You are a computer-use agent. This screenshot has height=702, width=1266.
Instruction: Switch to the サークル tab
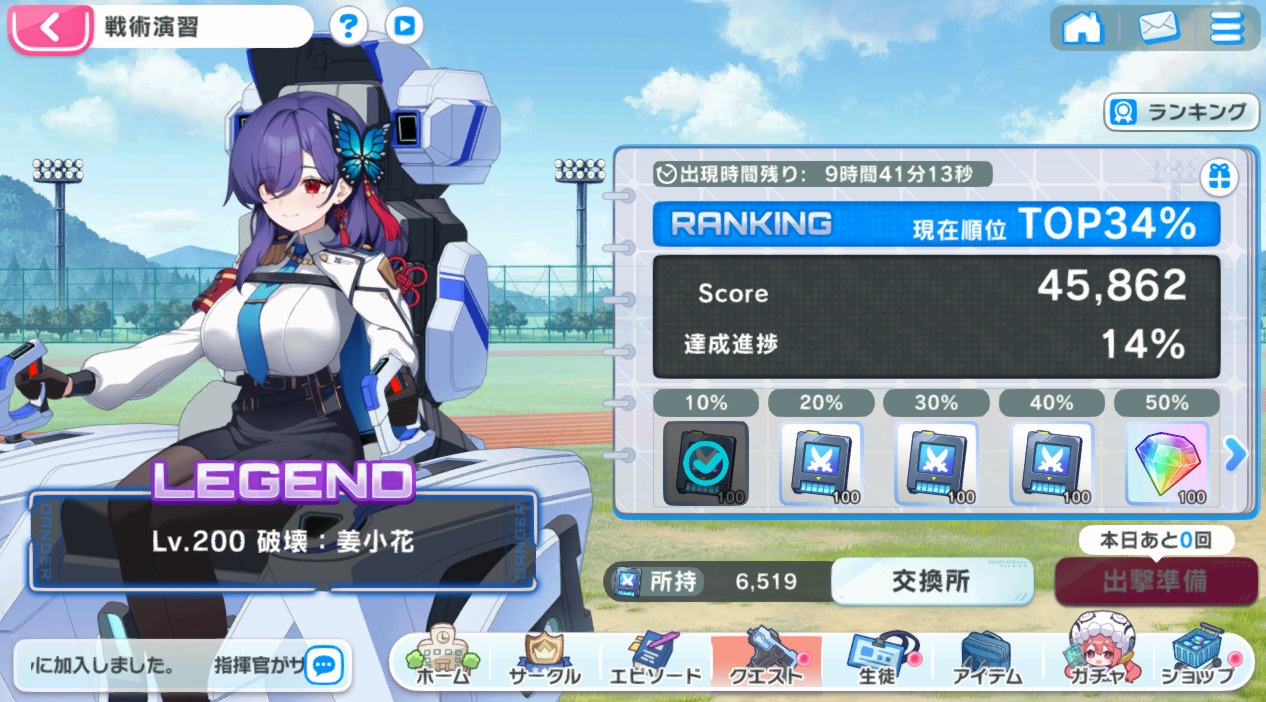click(544, 660)
